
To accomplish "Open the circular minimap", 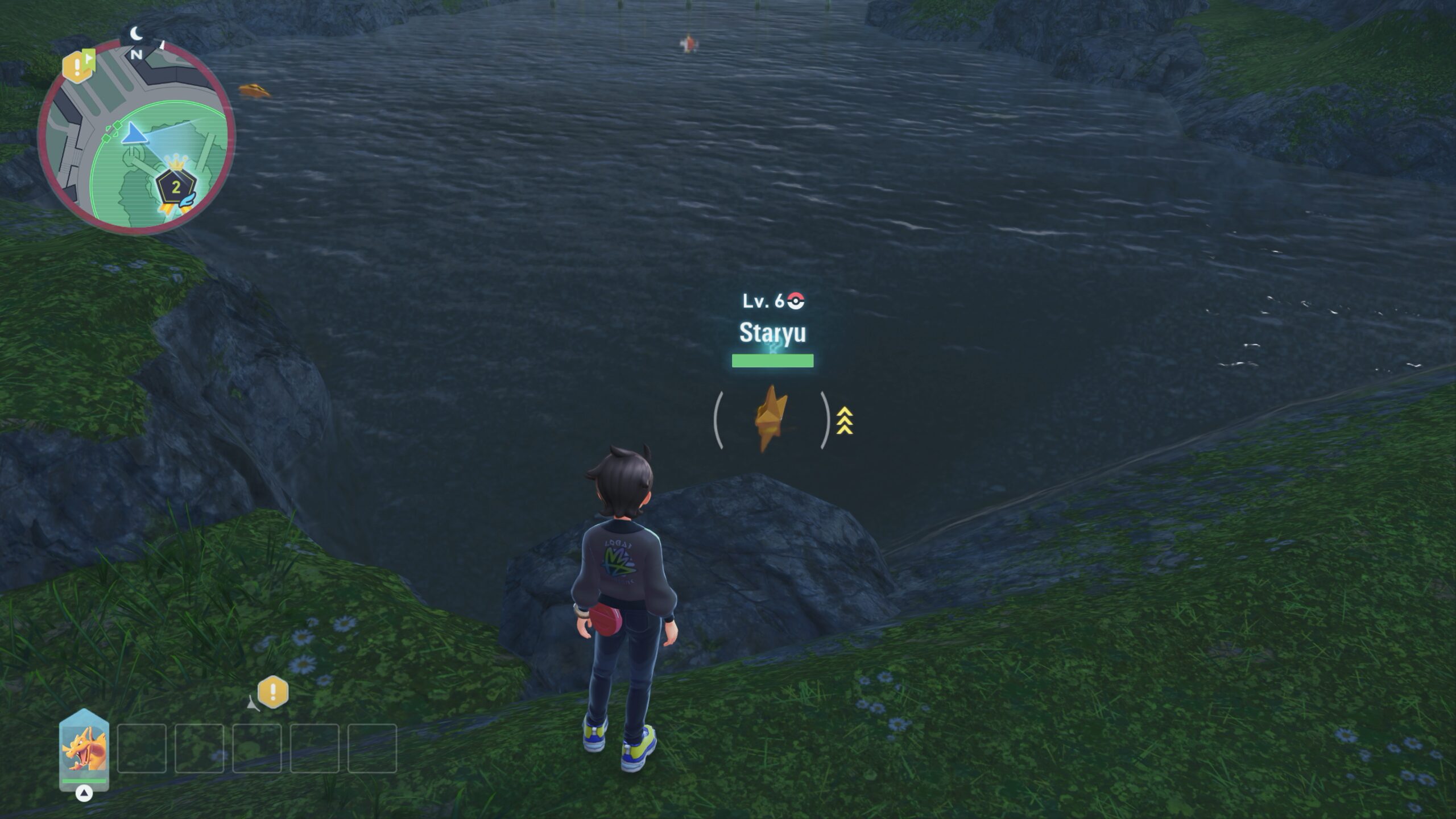I will tap(136, 136).
